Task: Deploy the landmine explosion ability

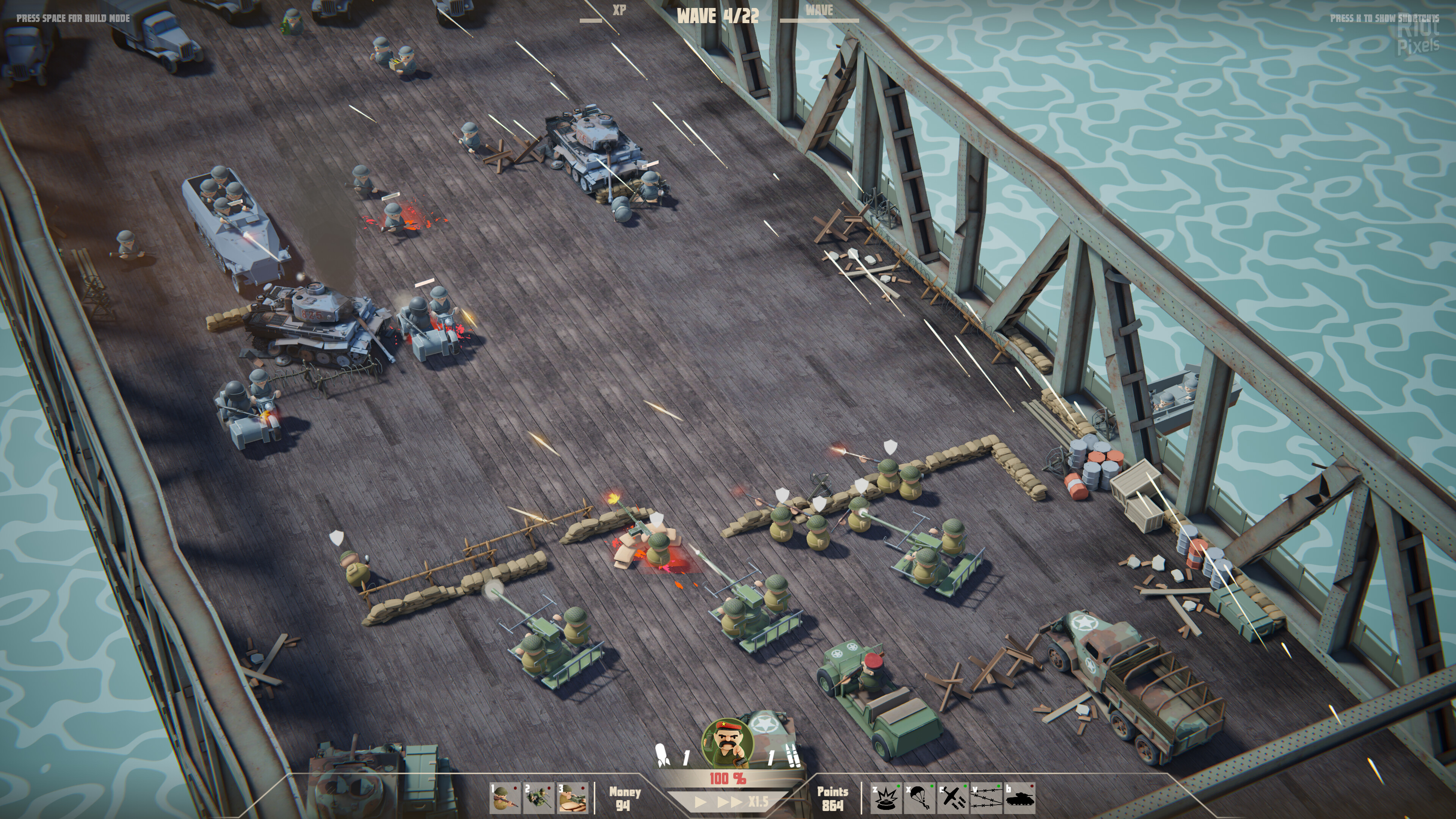Action: click(886, 797)
